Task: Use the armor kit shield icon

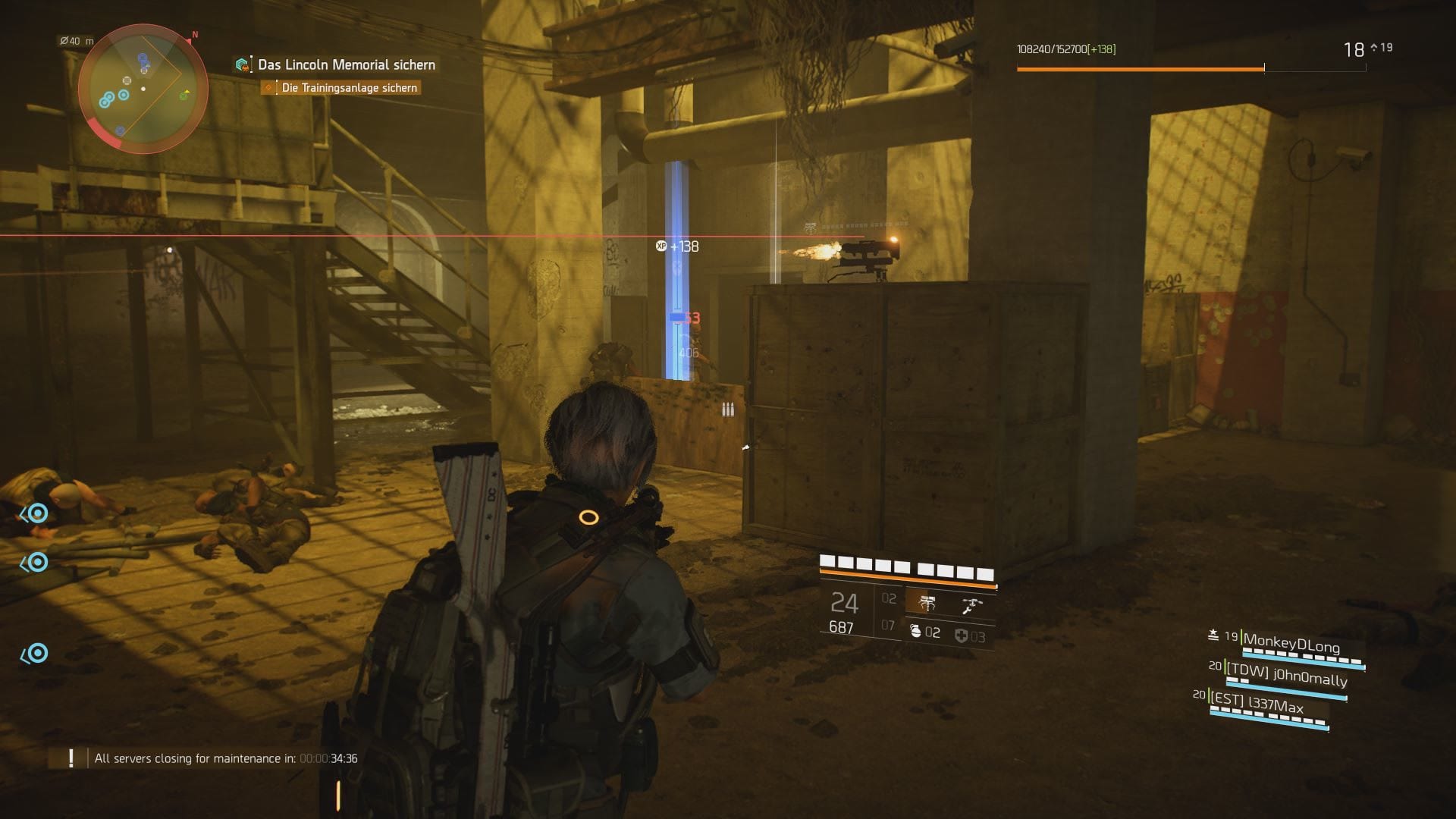Action: tap(961, 635)
